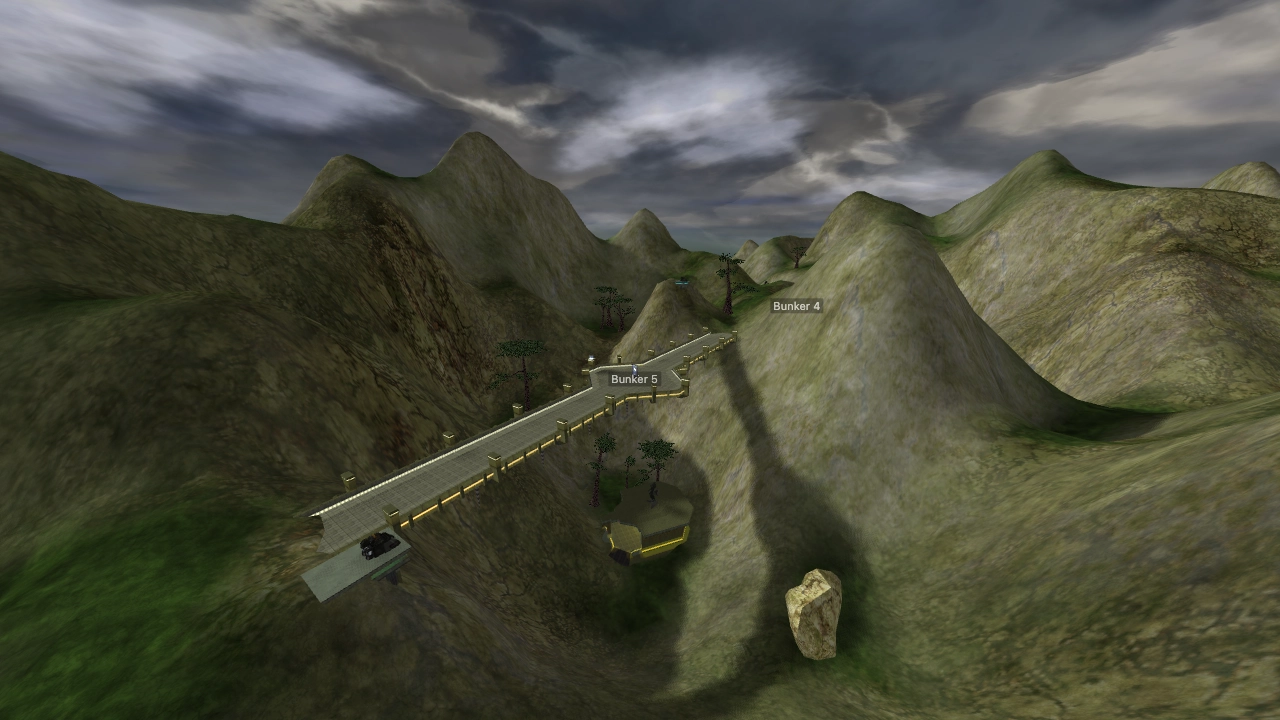
Task: Select the Bunker 5 label
Action: coord(633,379)
